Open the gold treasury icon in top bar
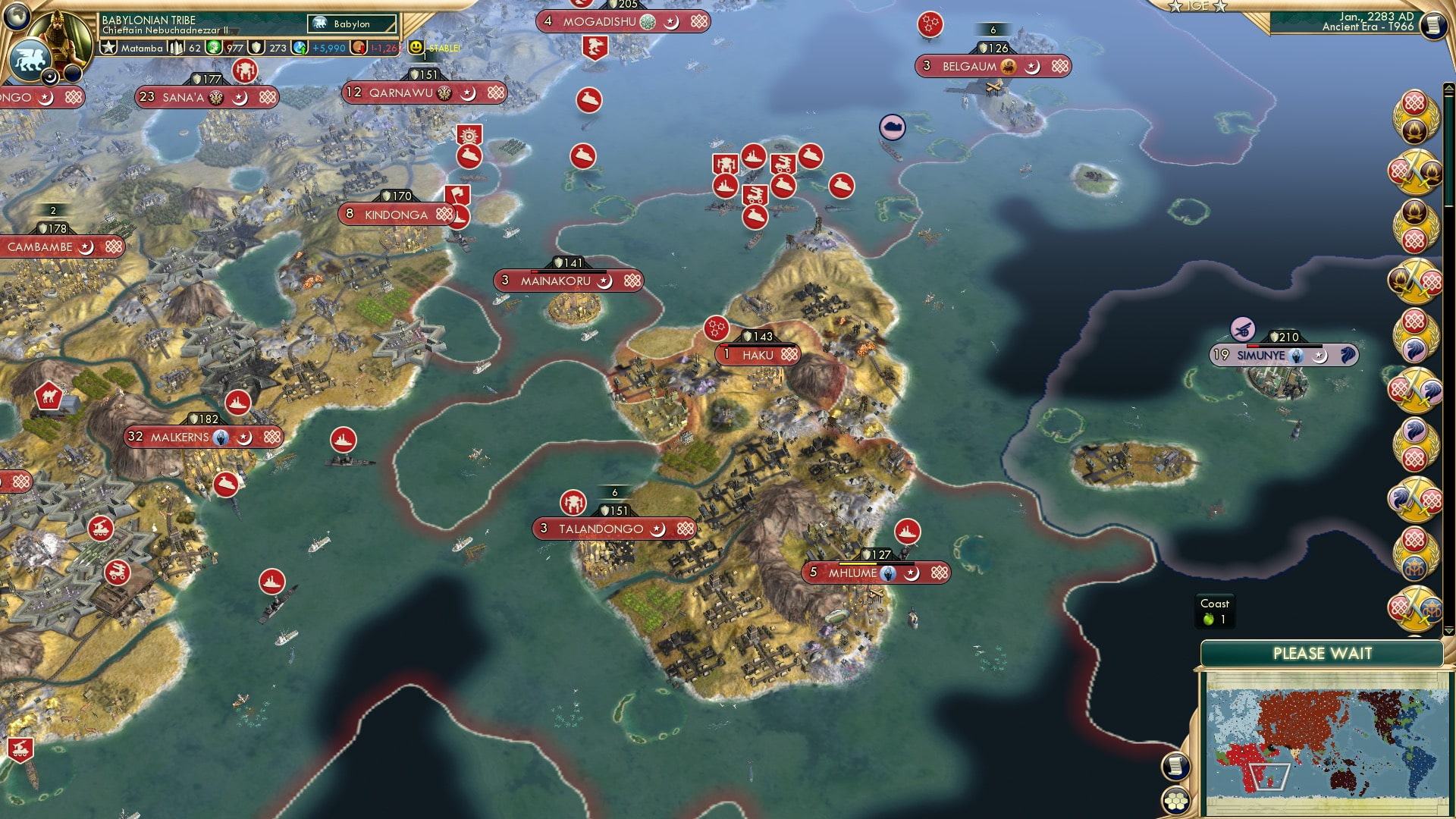The width and height of the screenshot is (1456, 819). click(357, 47)
